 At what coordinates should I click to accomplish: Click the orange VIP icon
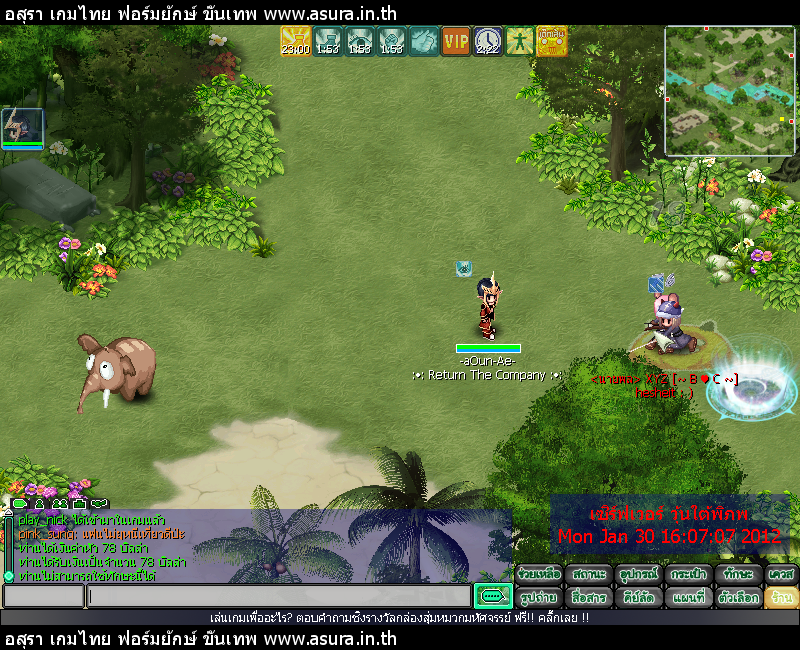pos(456,41)
